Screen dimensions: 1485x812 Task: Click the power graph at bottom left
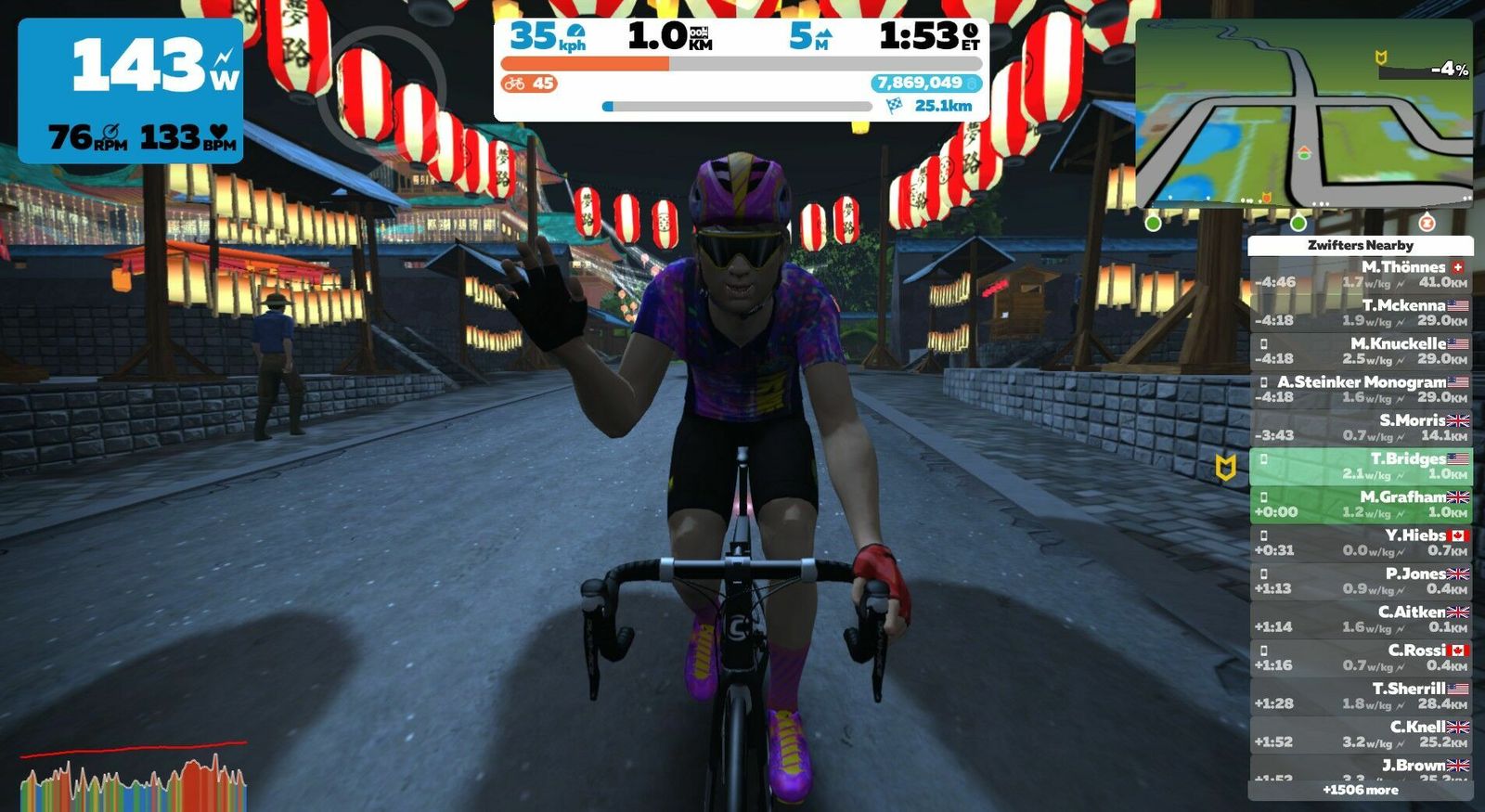coord(133,778)
